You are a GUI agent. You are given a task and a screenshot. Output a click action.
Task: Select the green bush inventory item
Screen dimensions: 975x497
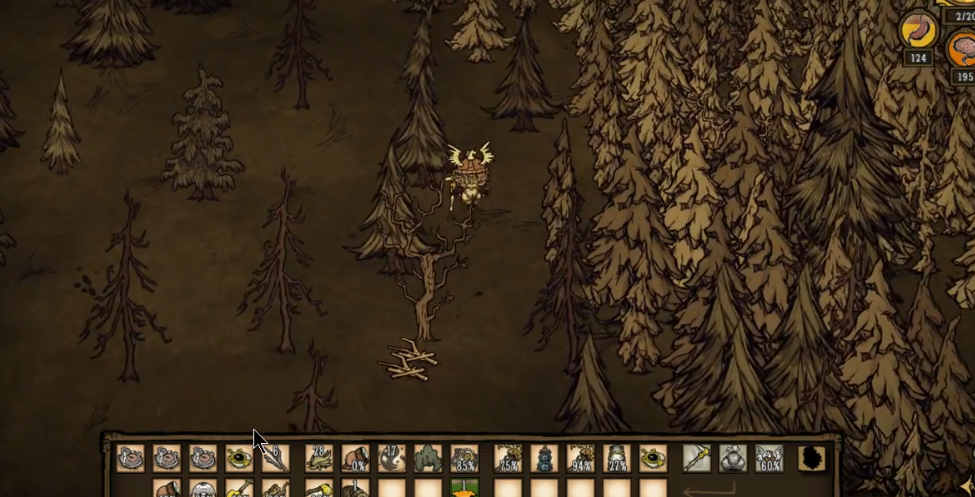click(x=428, y=458)
